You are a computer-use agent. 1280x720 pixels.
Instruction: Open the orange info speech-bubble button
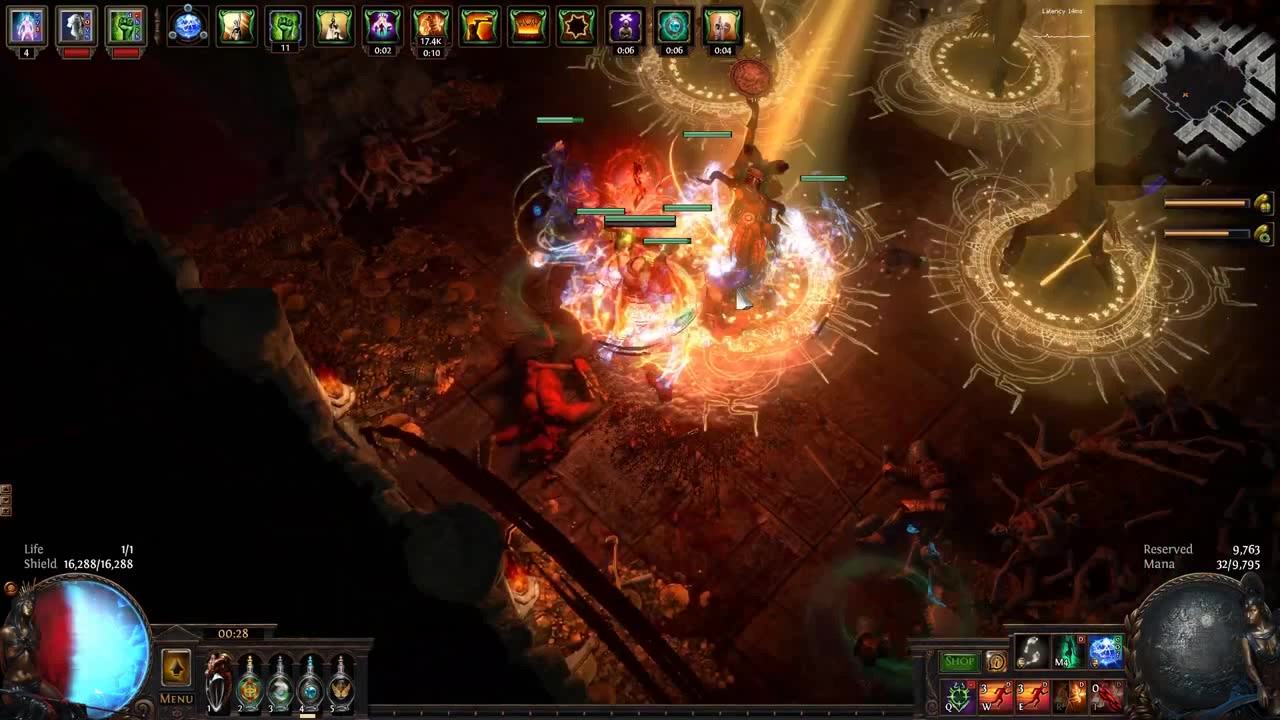coord(995,661)
